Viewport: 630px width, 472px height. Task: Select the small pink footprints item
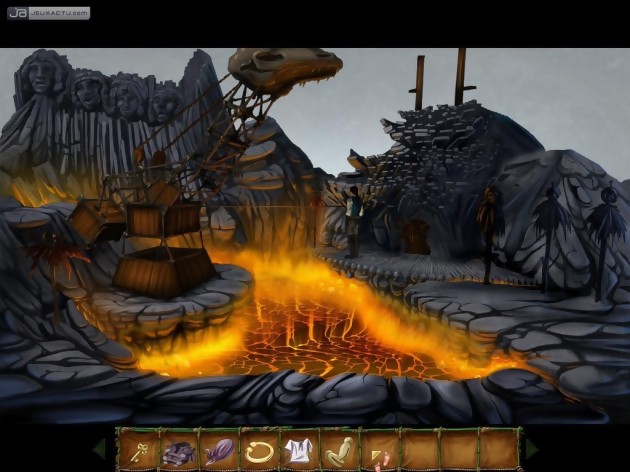pyautogui.click(x=380, y=452)
